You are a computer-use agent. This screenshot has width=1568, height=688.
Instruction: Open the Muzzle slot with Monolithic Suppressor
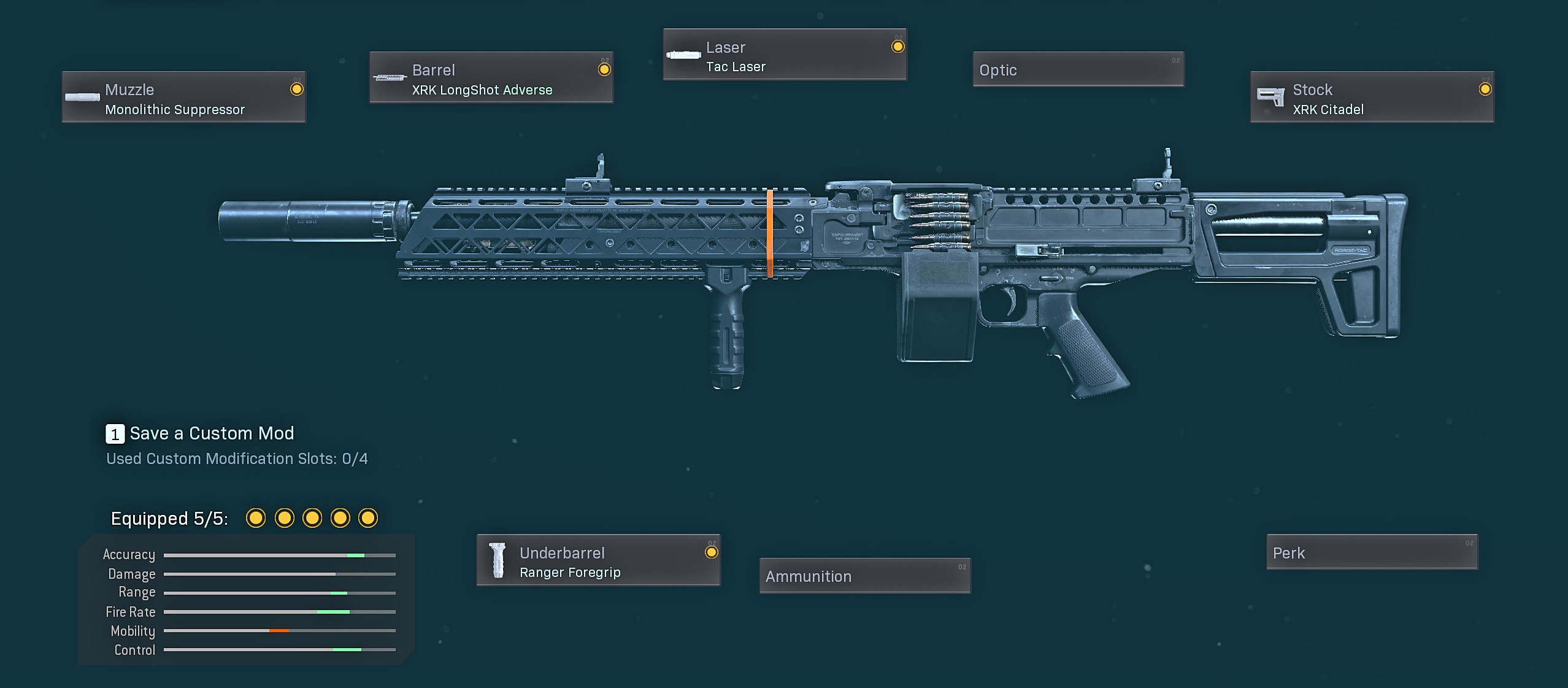tap(183, 97)
